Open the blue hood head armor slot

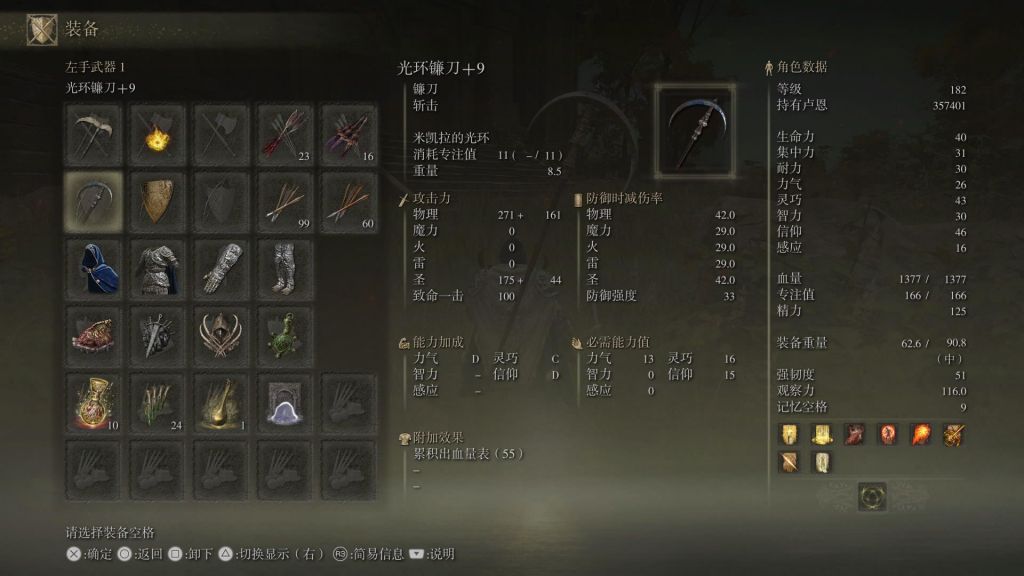point(94,267)
